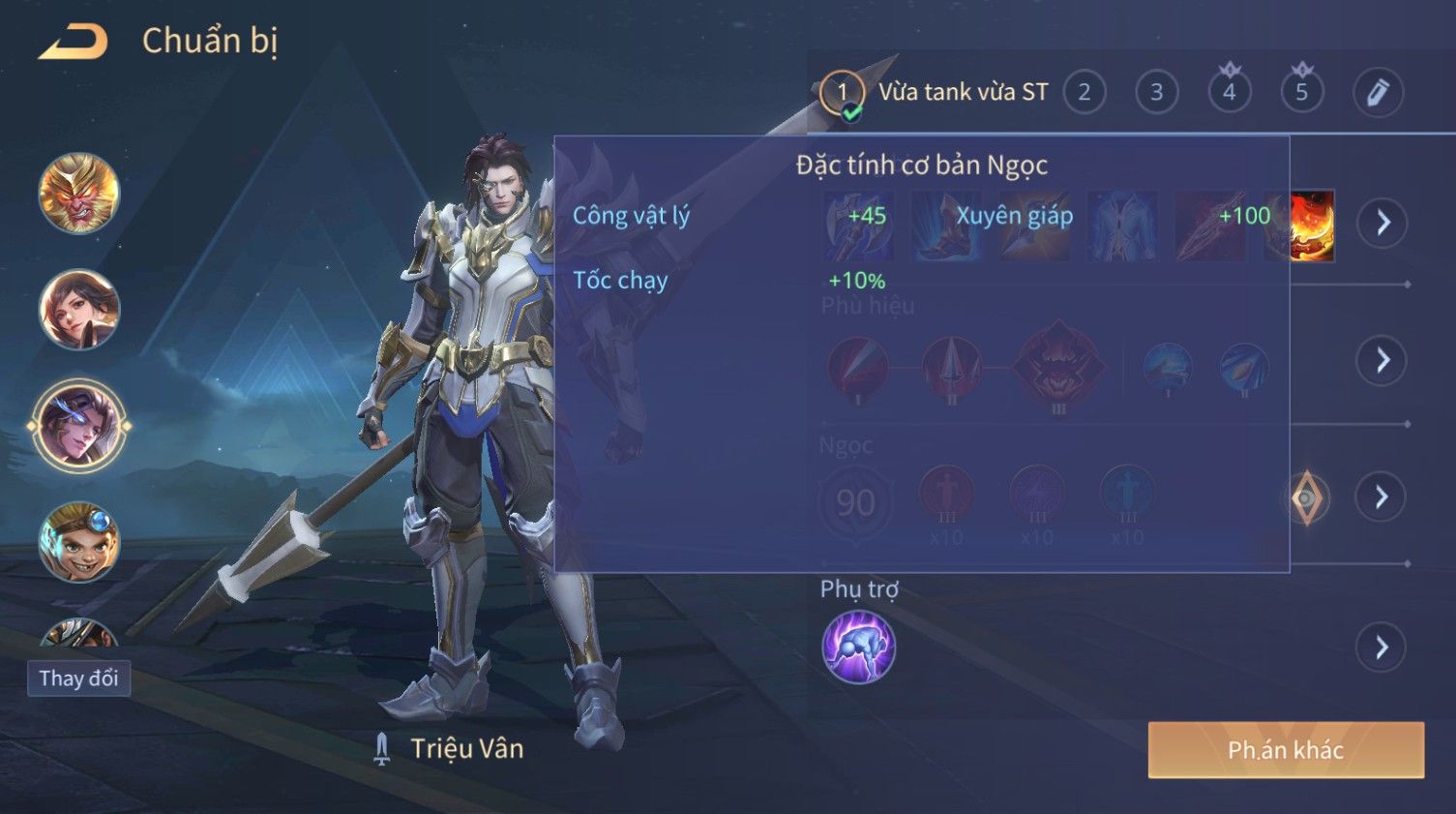Click the Thay đổi button
This screenshot has width=1456, height=814.
point(78,678)
